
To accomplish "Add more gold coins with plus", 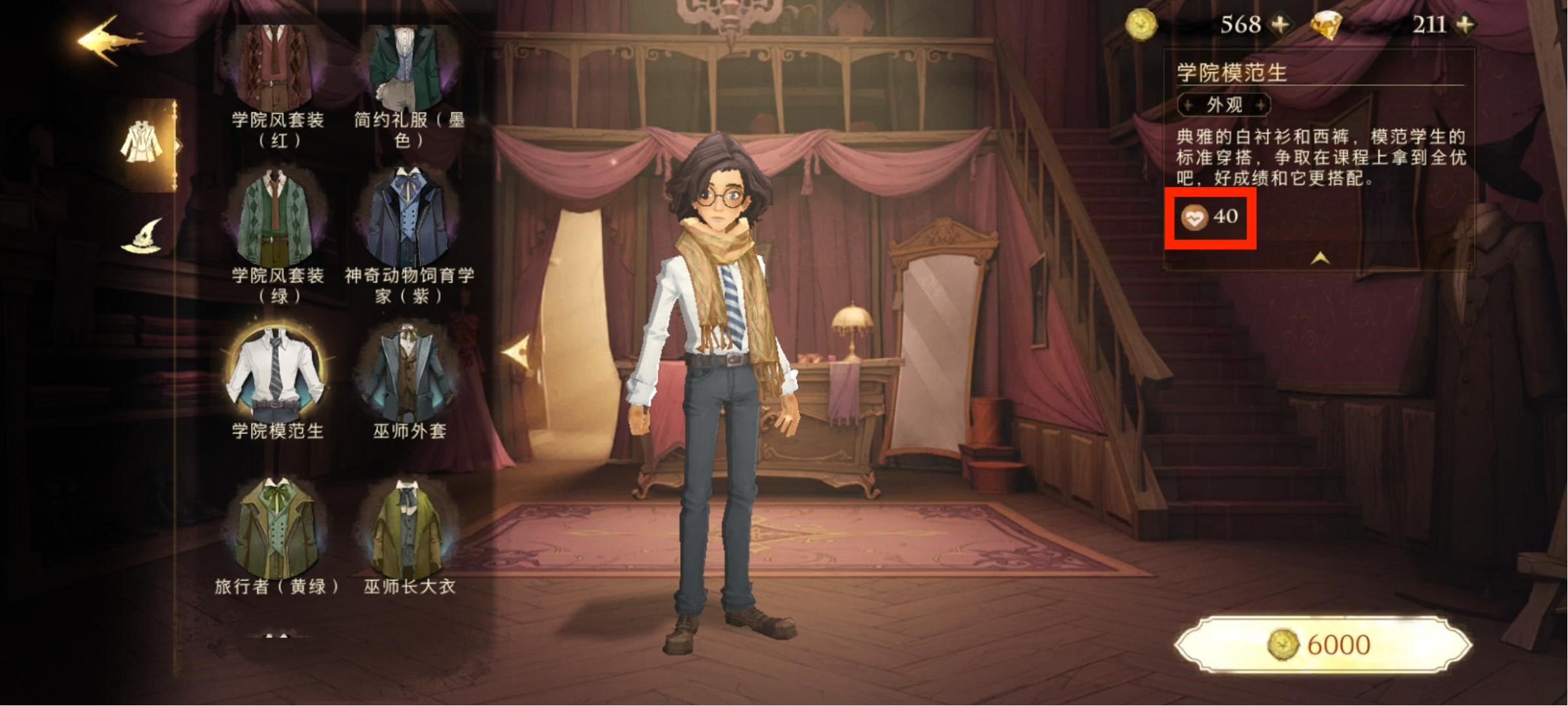I will pos(1281,25).
